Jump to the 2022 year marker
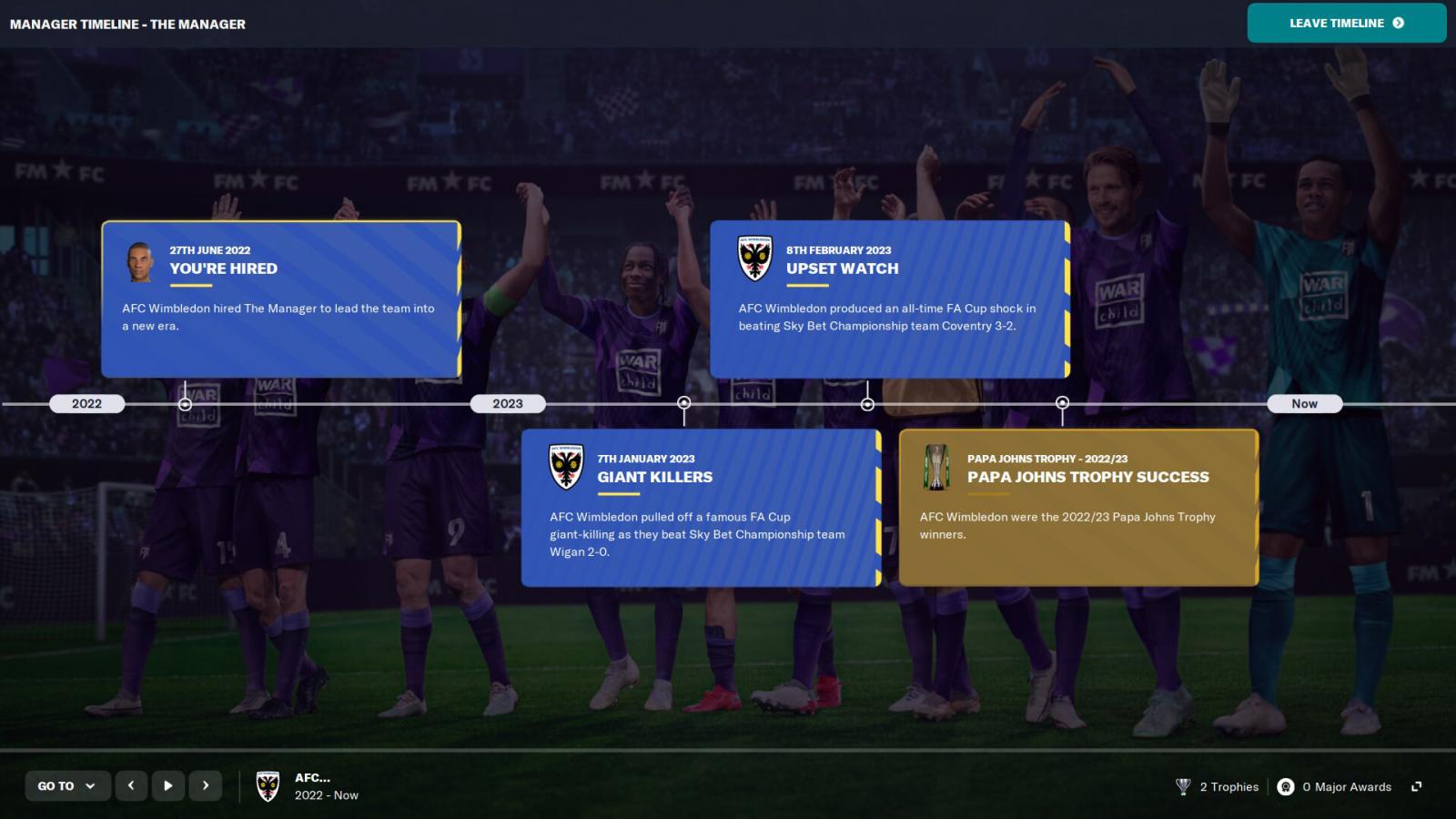 click(x=86, y=403)
